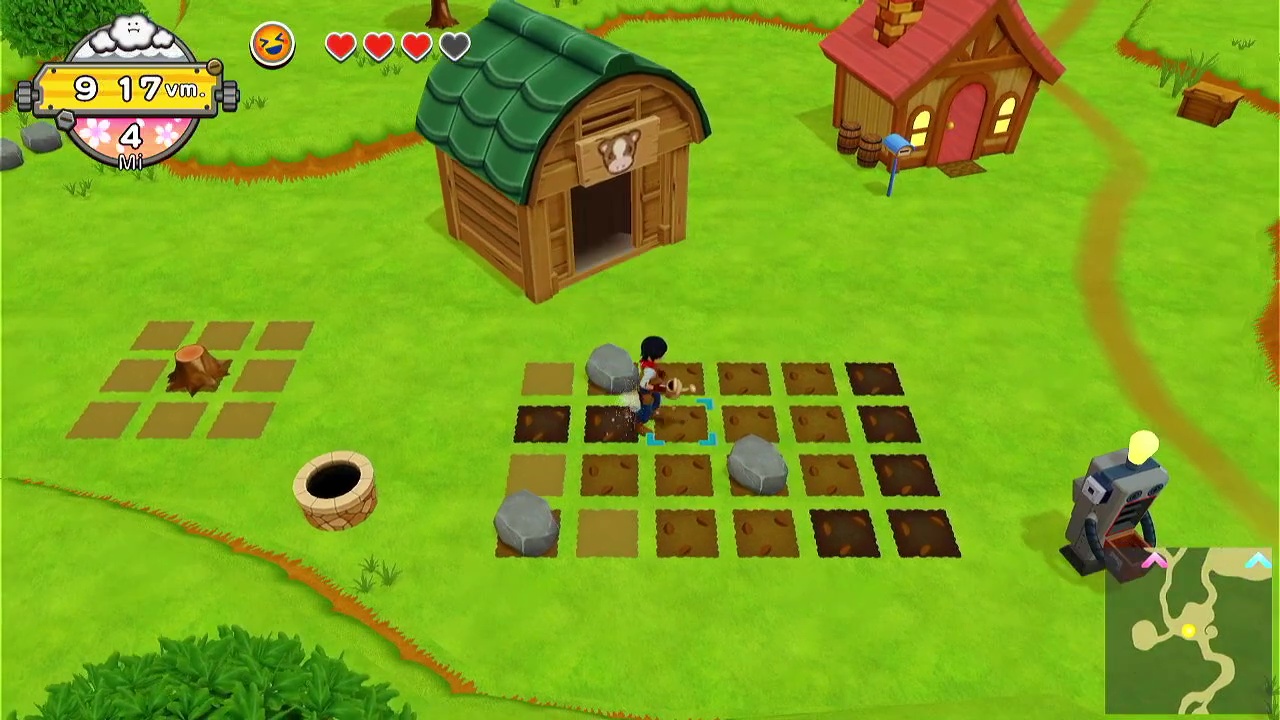Select the cloud weather icon

coord(134,37)
